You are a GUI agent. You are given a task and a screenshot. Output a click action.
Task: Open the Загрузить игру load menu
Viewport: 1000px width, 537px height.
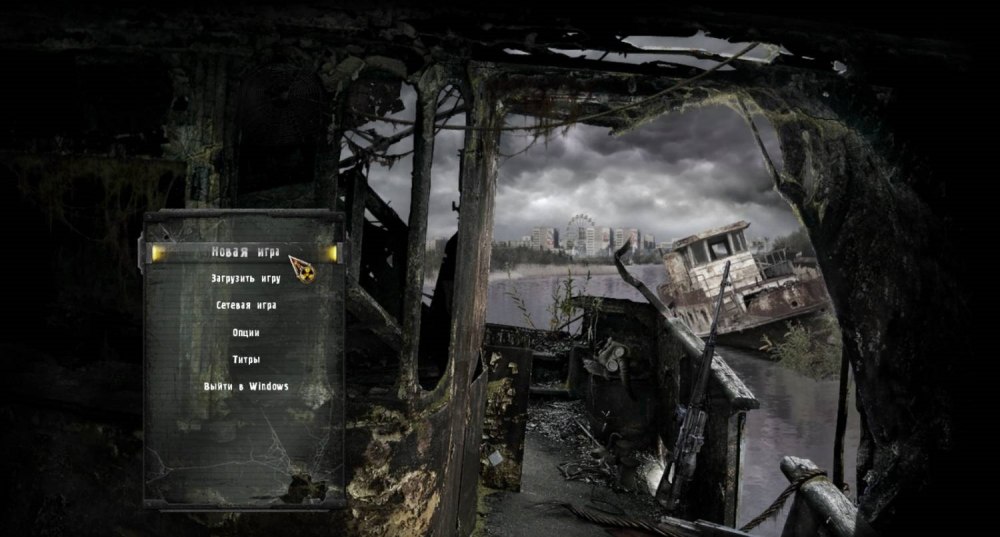click(x=245, y=278)
